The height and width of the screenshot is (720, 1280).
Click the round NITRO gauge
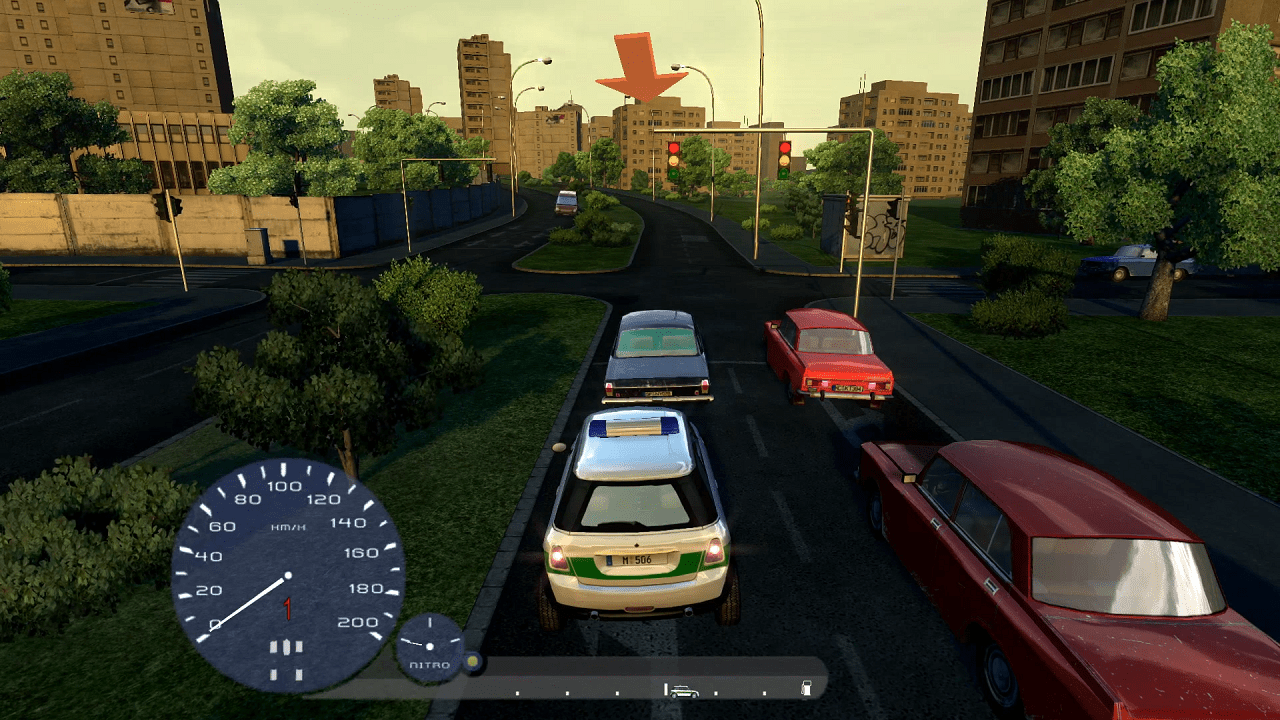click(x=431, y=647)
